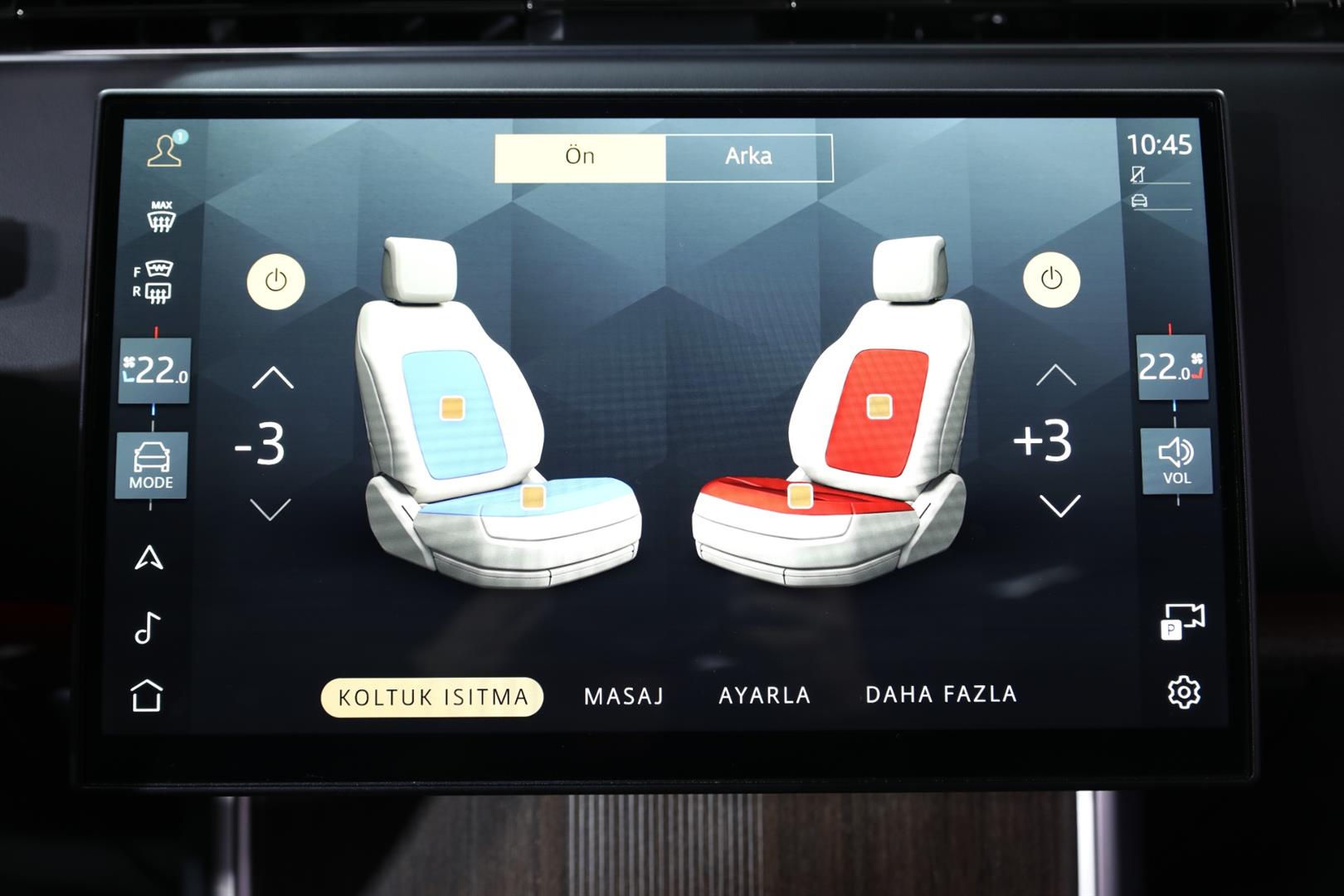The width and height of the screenshot is (1344, 896).
Task: Open the navigation arrow icon
Action: [x=149, y=558]
